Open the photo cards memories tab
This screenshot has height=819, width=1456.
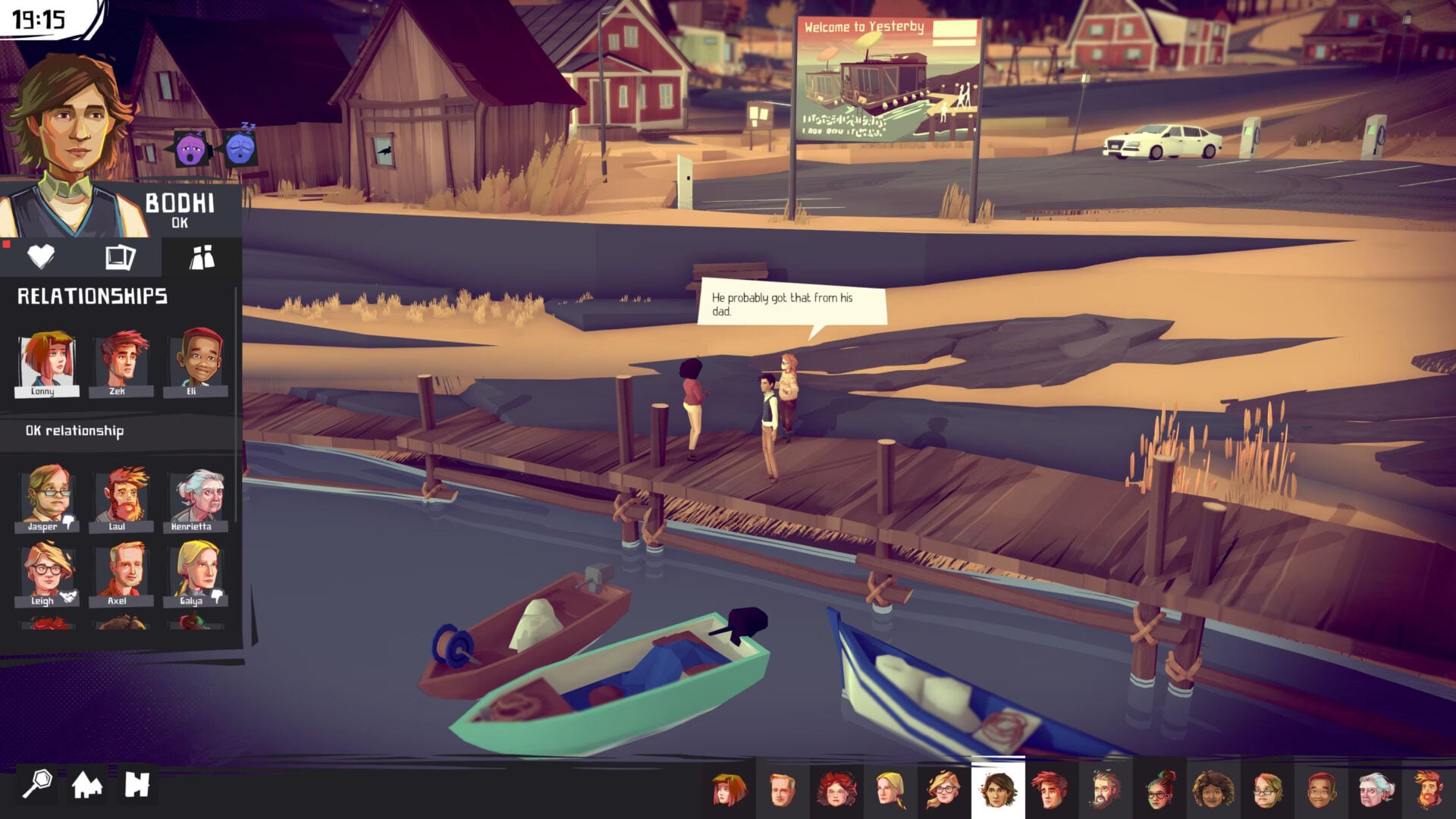click(x=121, y=257)
